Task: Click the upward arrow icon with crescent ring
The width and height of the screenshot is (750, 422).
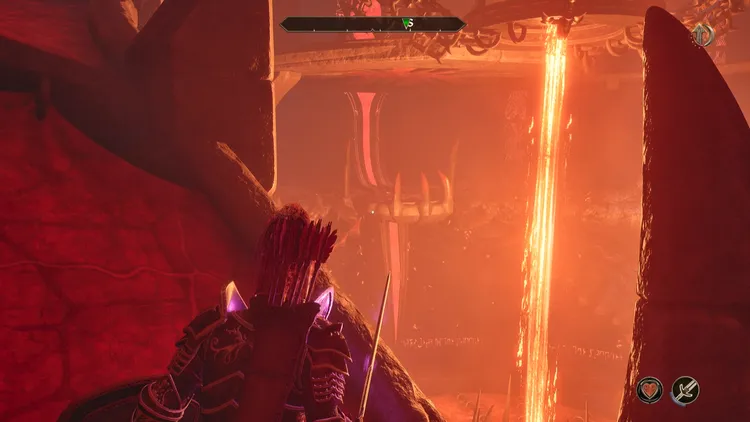Action: click(703, 36)
